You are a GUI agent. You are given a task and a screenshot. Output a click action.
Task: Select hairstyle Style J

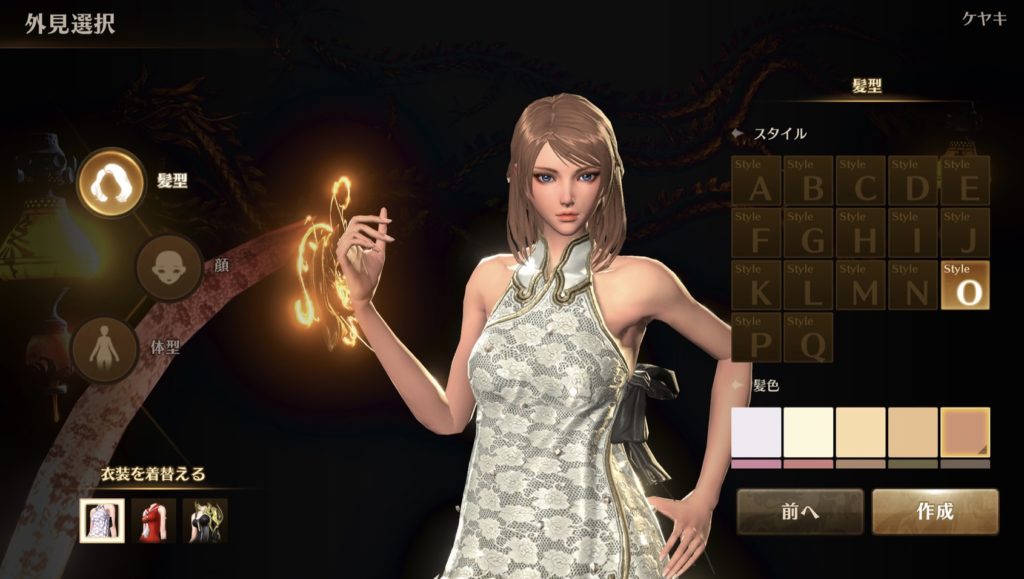tap(965, 233)
